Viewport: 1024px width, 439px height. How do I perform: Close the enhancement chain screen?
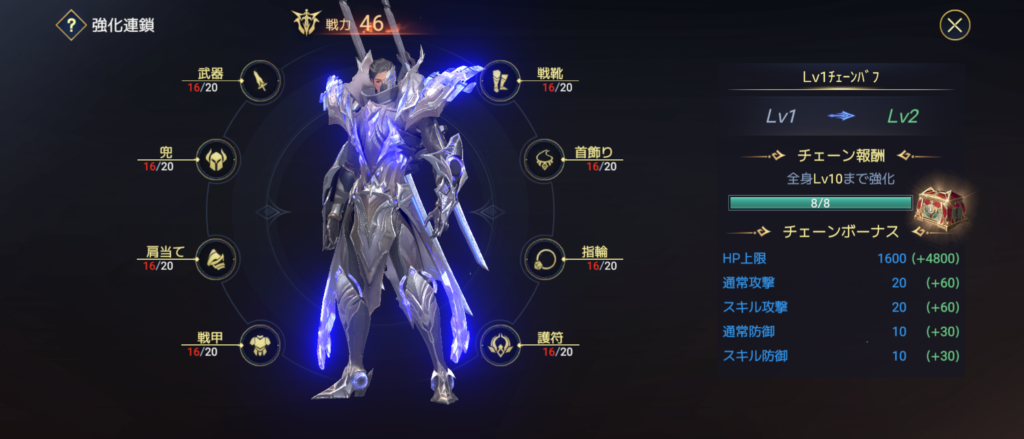coord(955,26)
